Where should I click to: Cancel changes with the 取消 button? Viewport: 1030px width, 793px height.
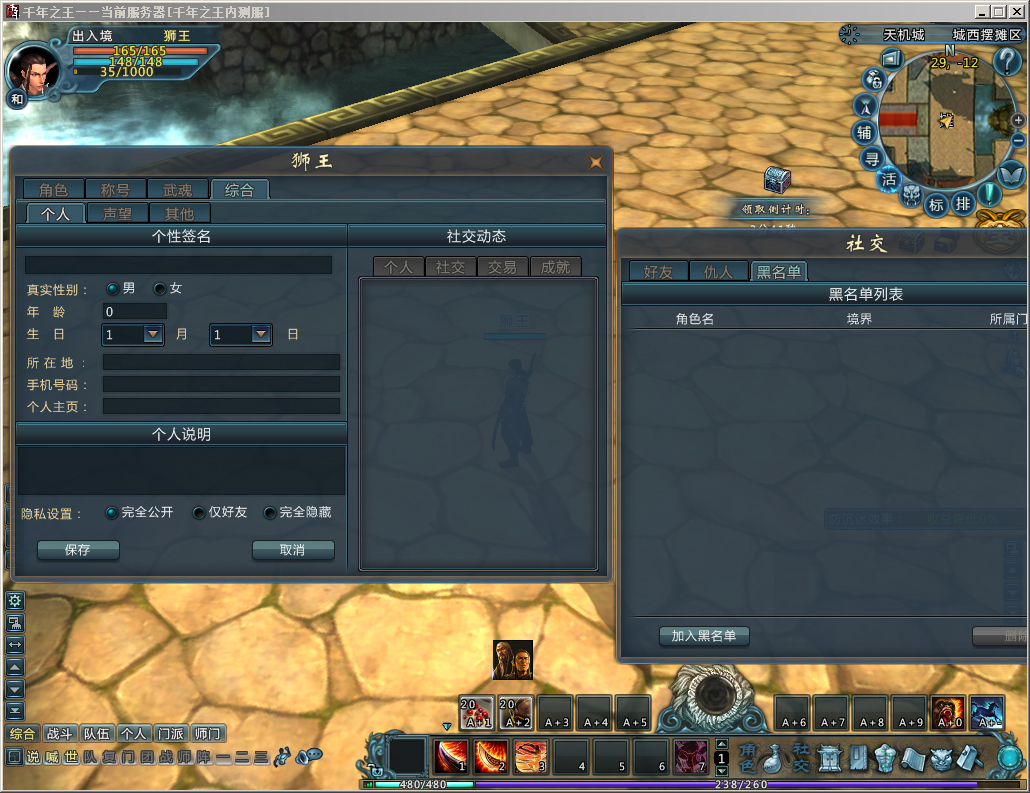293,550
